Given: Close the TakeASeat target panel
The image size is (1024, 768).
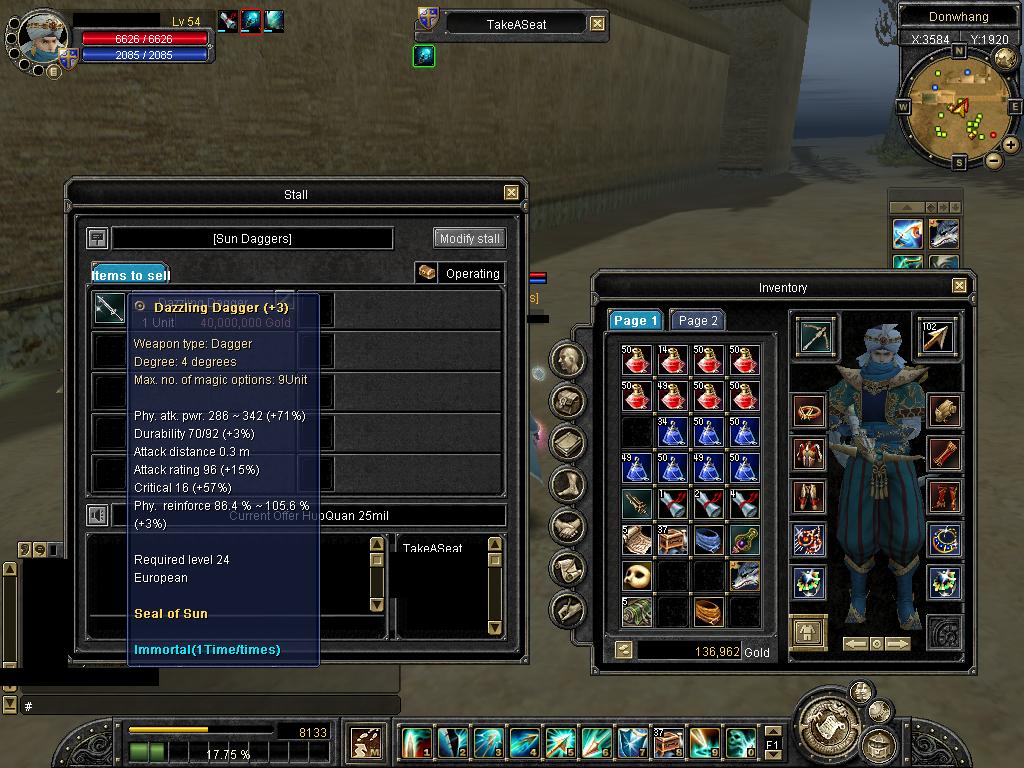Looking at the screenshot, I should pos(597,23).
